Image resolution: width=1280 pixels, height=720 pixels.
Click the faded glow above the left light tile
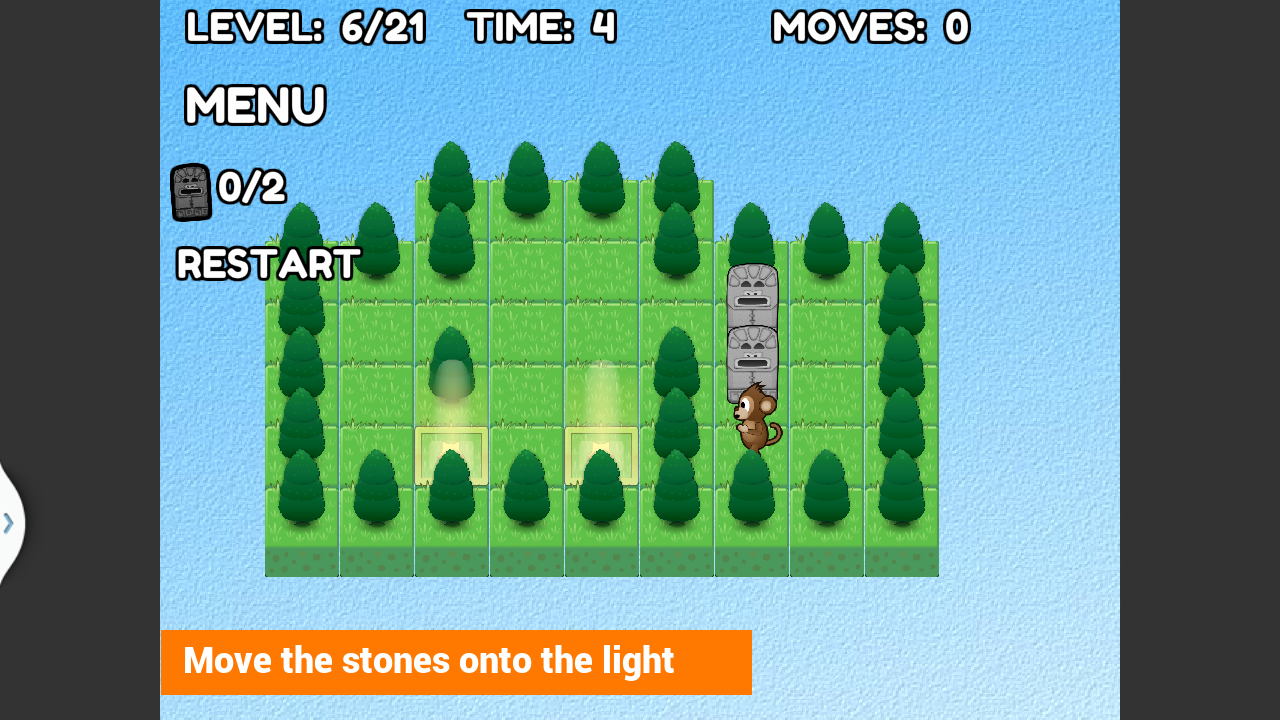[450, 390]
